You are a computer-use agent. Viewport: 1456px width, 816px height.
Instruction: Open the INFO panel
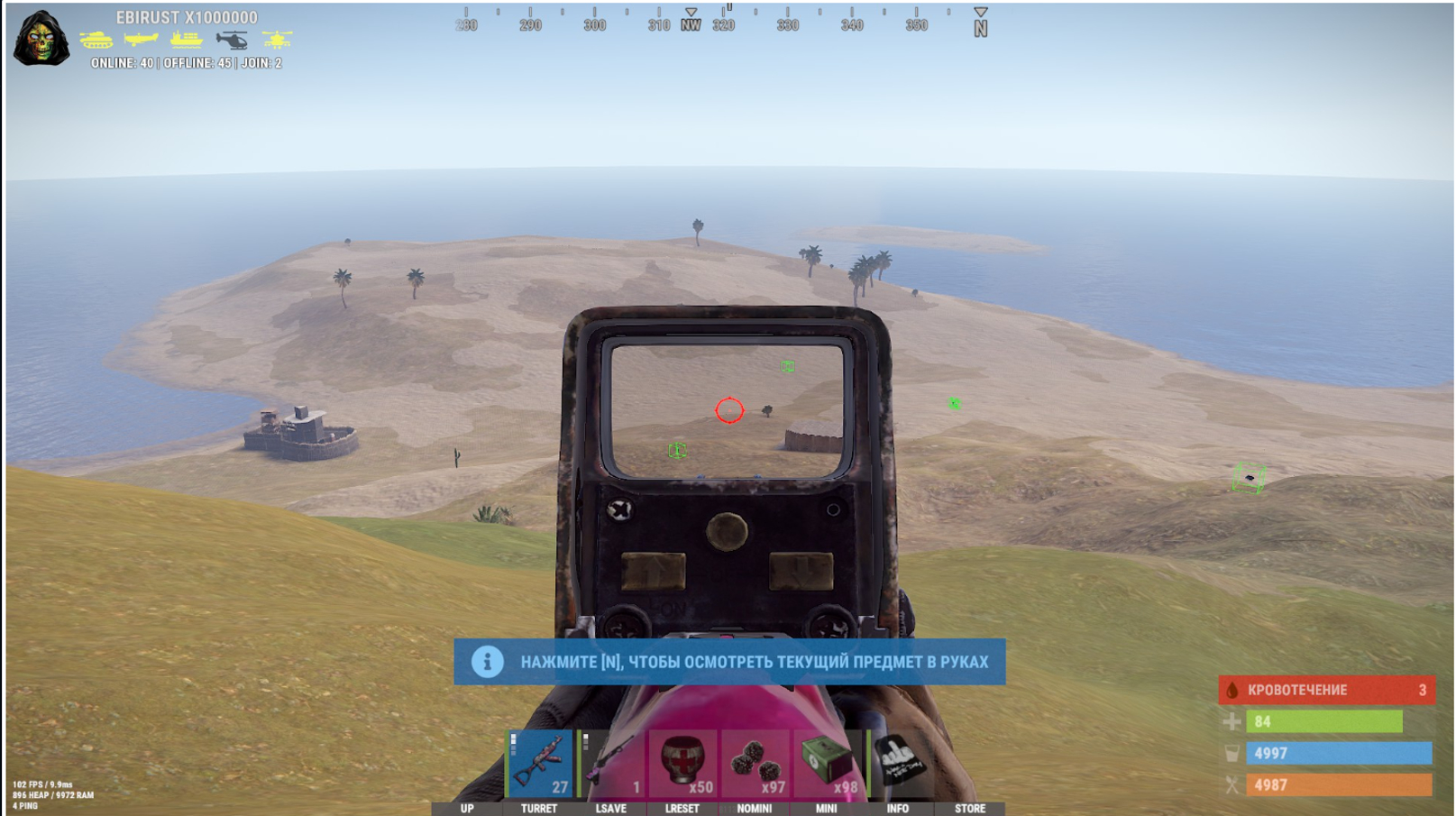pyautogui.click(x=897, y=809)
